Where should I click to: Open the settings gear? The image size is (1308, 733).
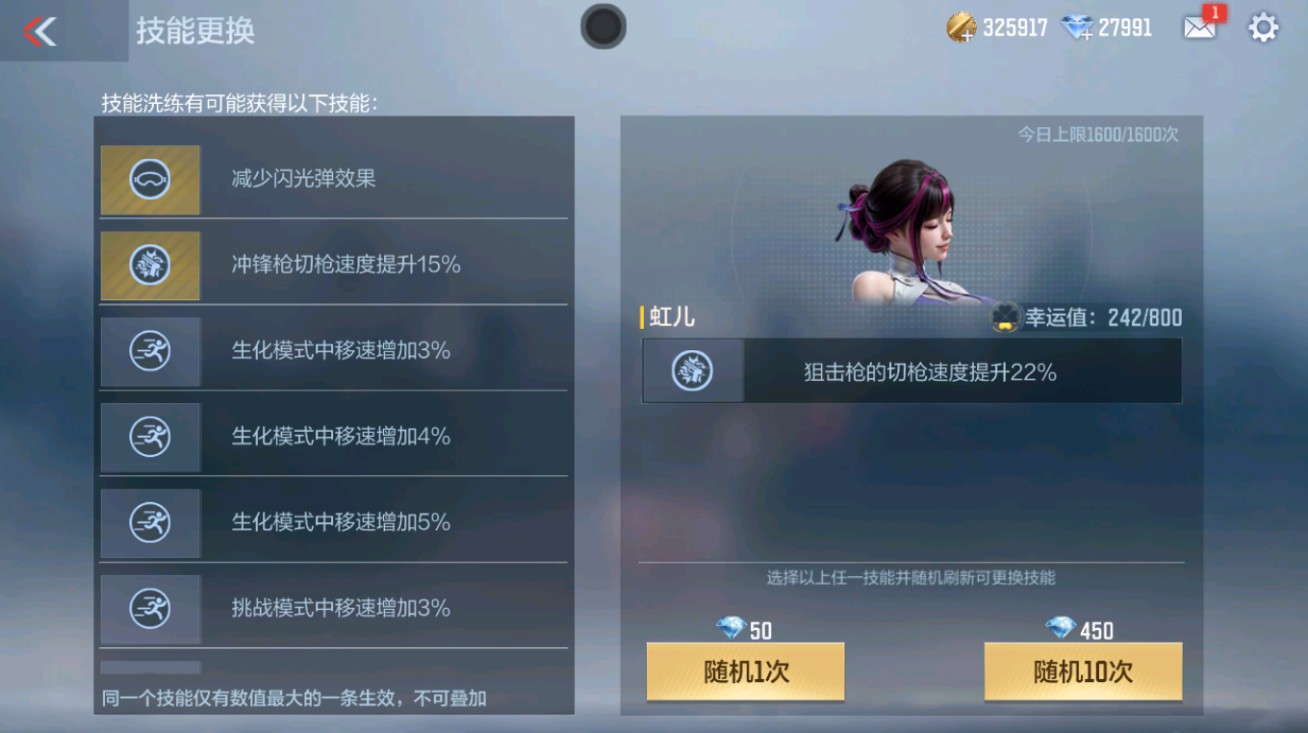(x=1262, y=29)
